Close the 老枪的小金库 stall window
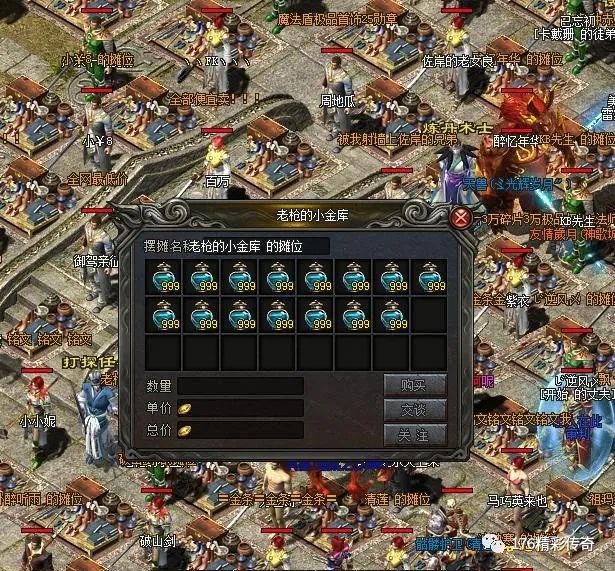This screenshot has height=571, width=615. pos(460,217)
